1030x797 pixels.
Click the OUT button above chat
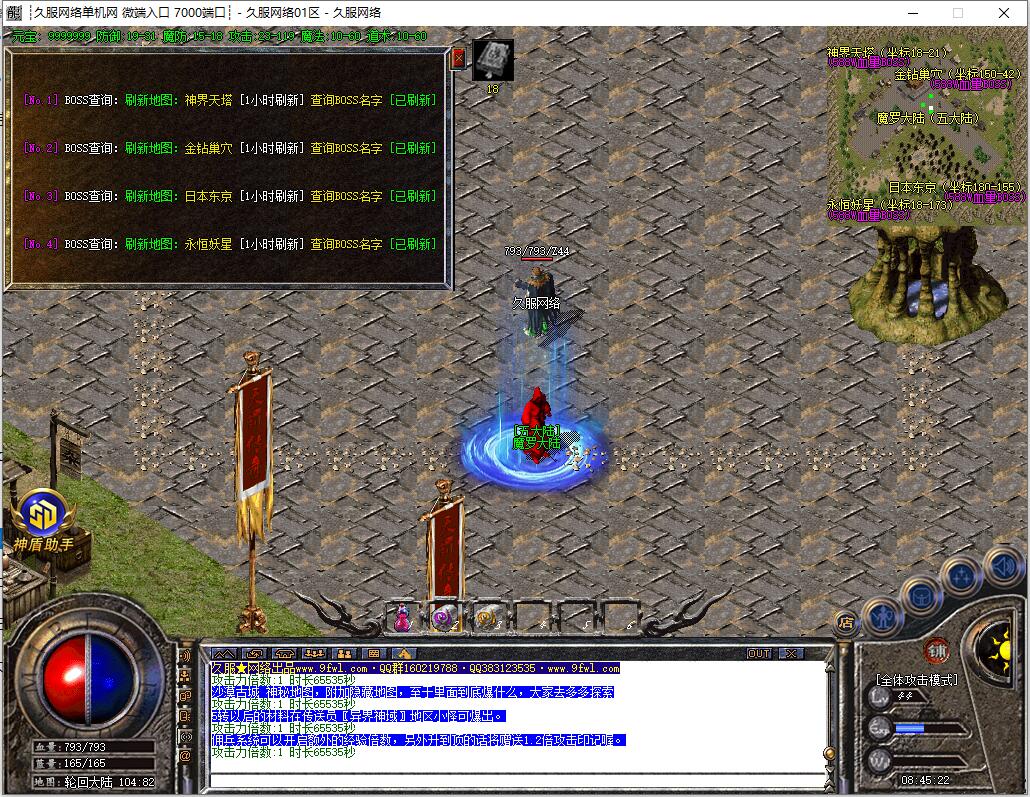[x=760, y=653]
